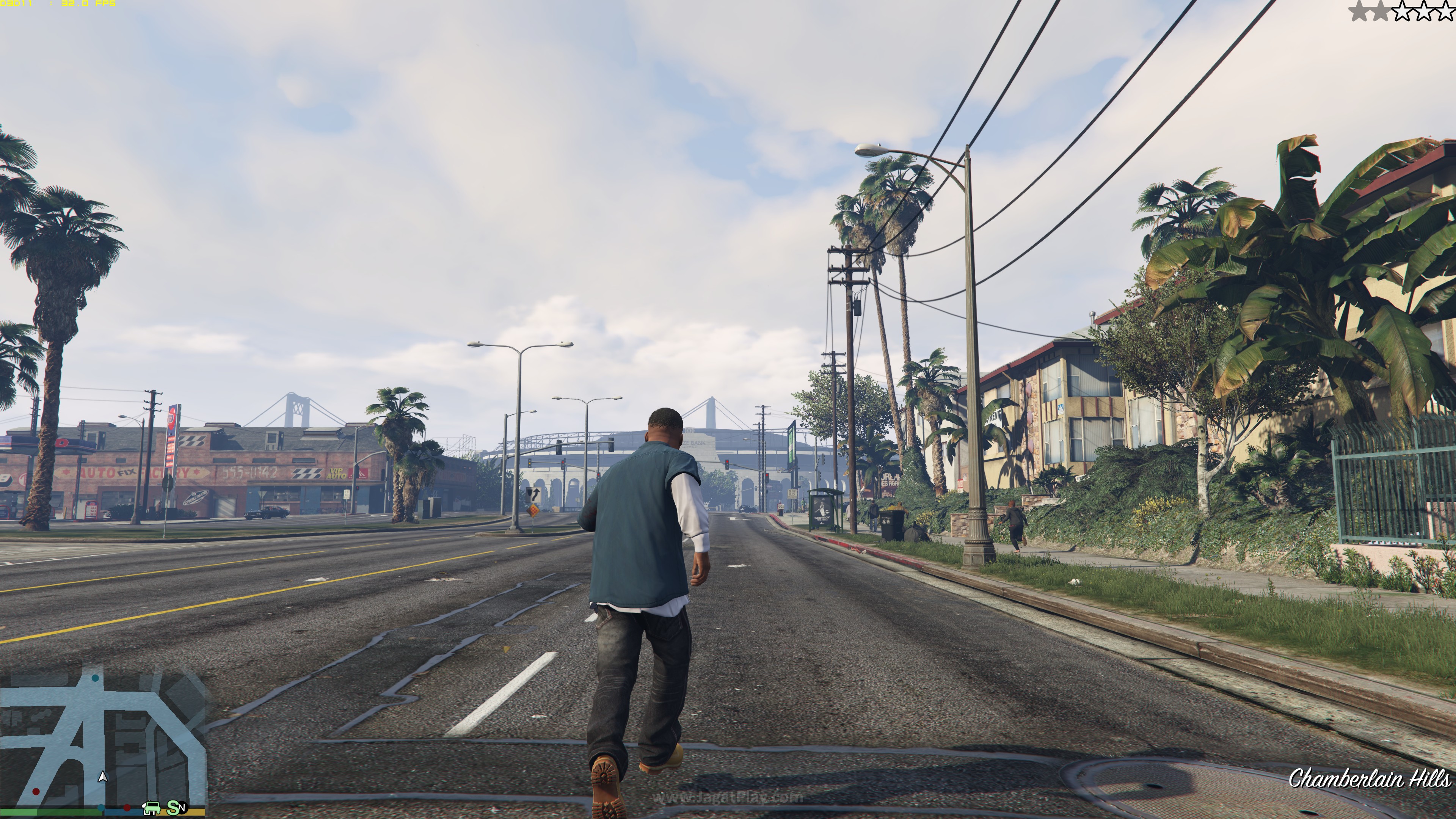1456x819 pixels.
Task: Select the white player arrow on minimap
Action: click(103, 777)
